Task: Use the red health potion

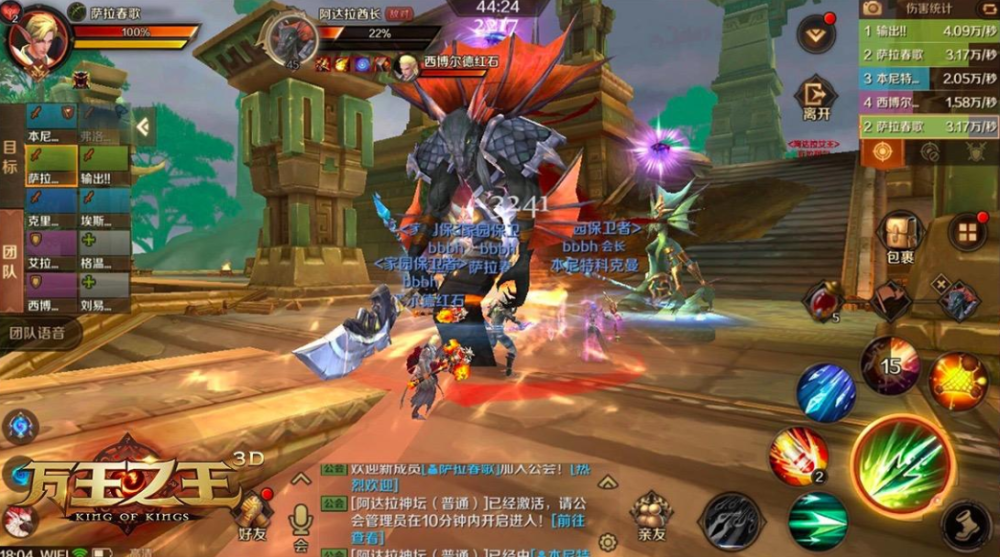Action: (x=824, y=299)
